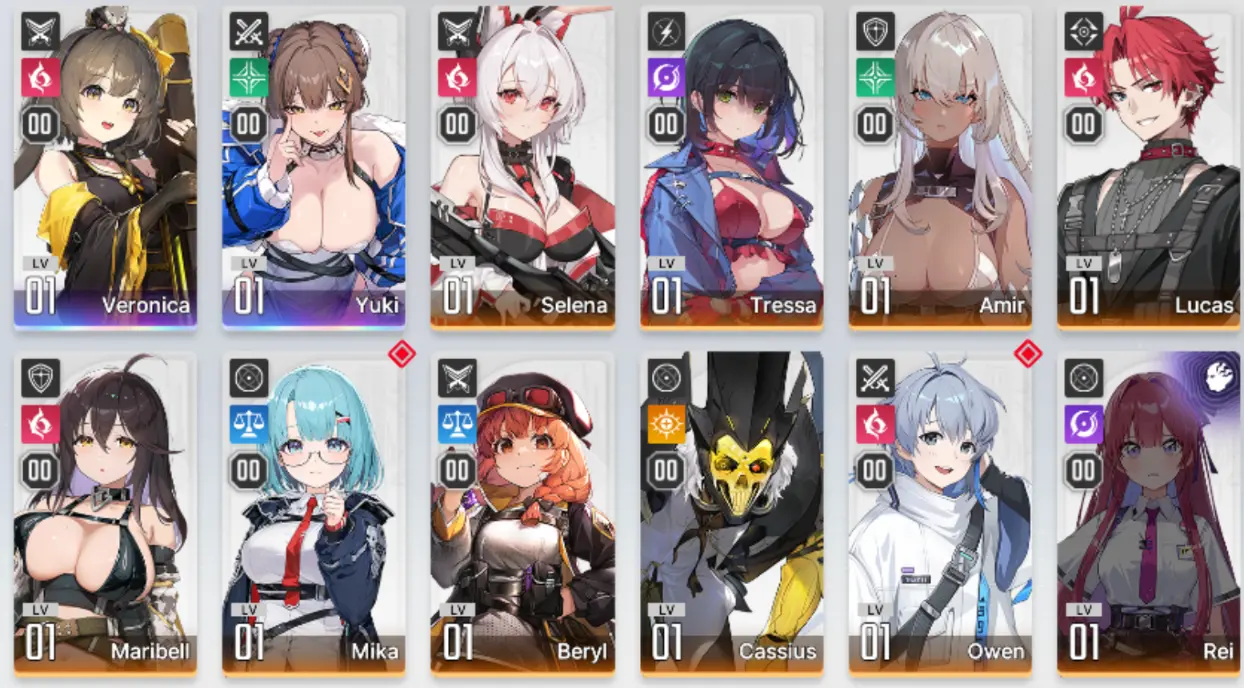Select Rei's character card

(1148, 512)
